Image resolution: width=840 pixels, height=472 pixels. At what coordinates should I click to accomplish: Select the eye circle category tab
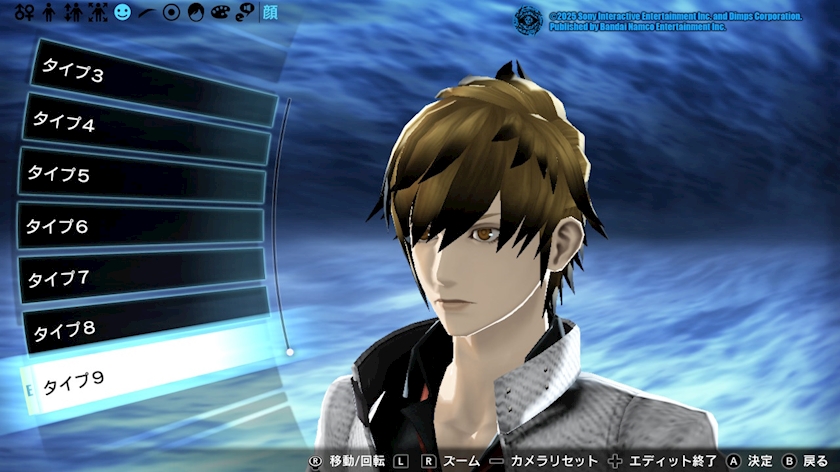point(171,13)
